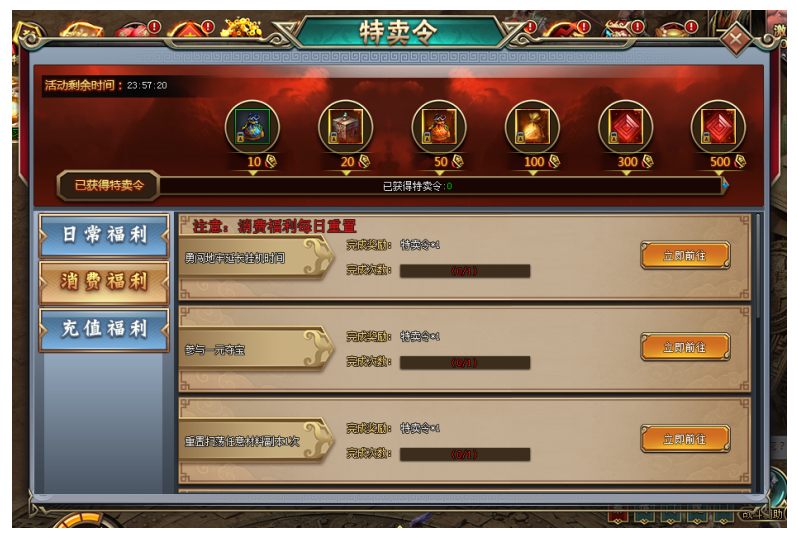Screen dimensions: 797x536
Task: Select the 100-token gold bag reward
Action: pos(532,127)
